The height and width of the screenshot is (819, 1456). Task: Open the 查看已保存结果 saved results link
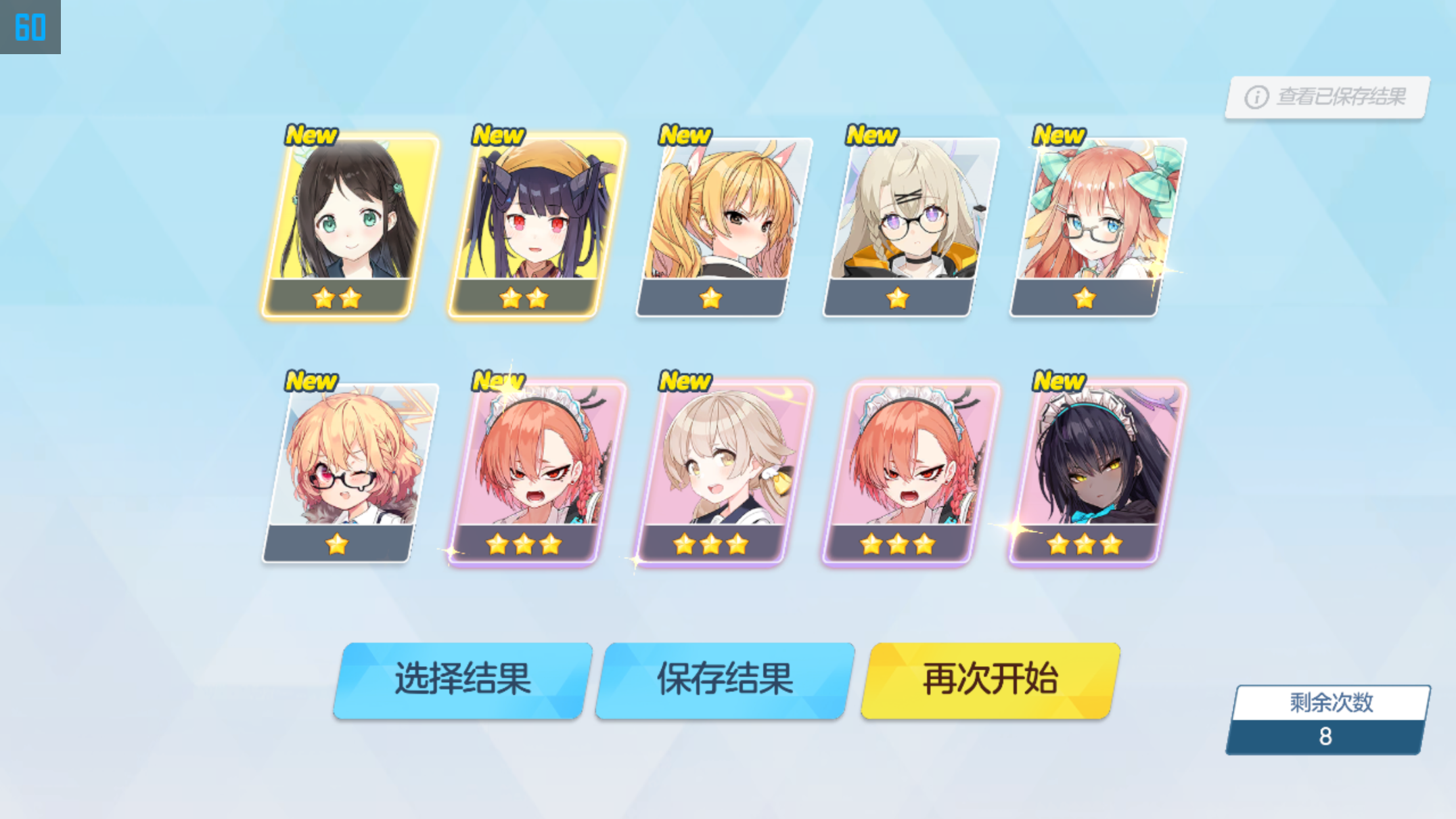pos(1342,97)
